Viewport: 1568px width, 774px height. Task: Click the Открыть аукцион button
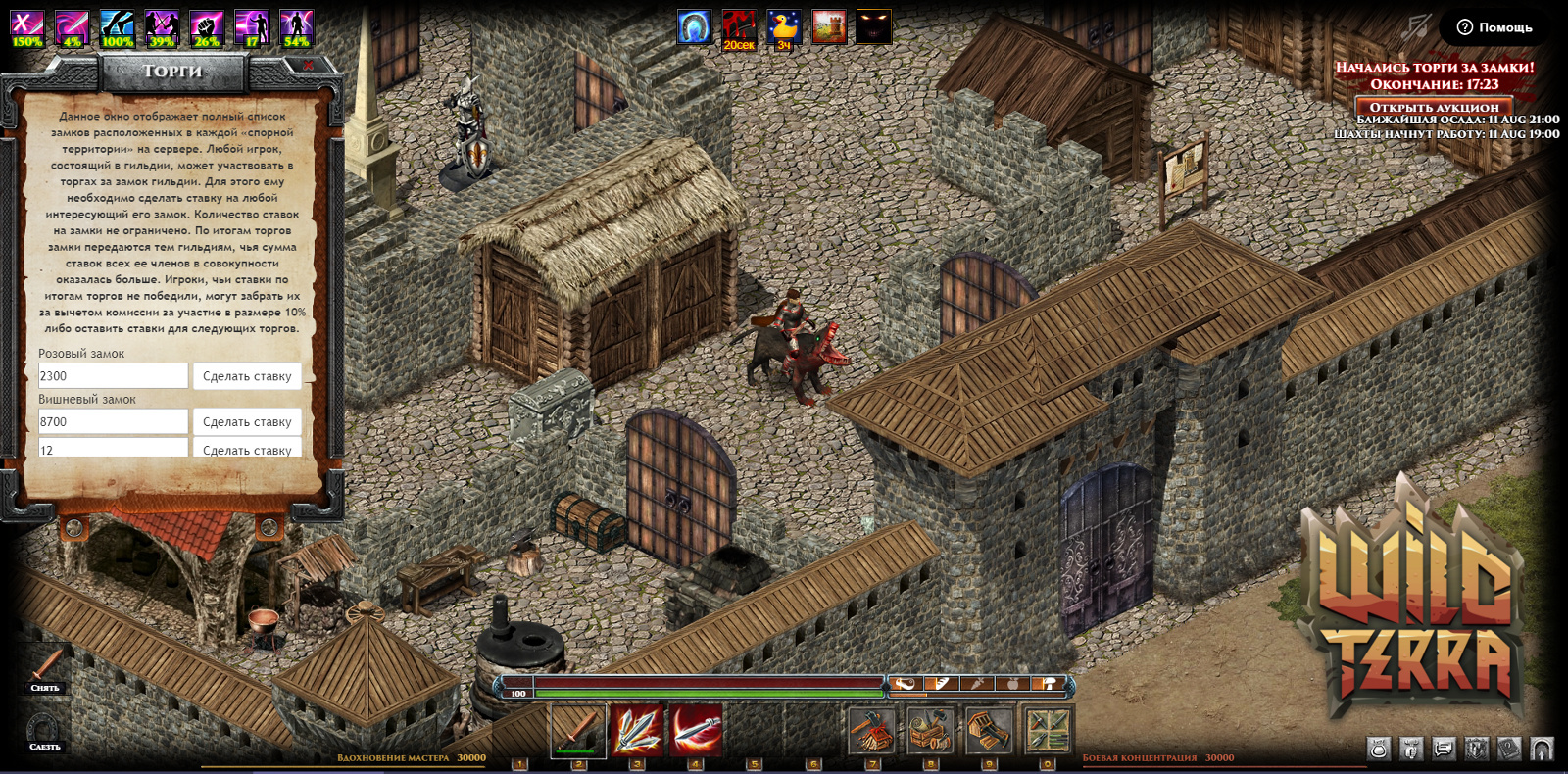[x=1434, y=107]
